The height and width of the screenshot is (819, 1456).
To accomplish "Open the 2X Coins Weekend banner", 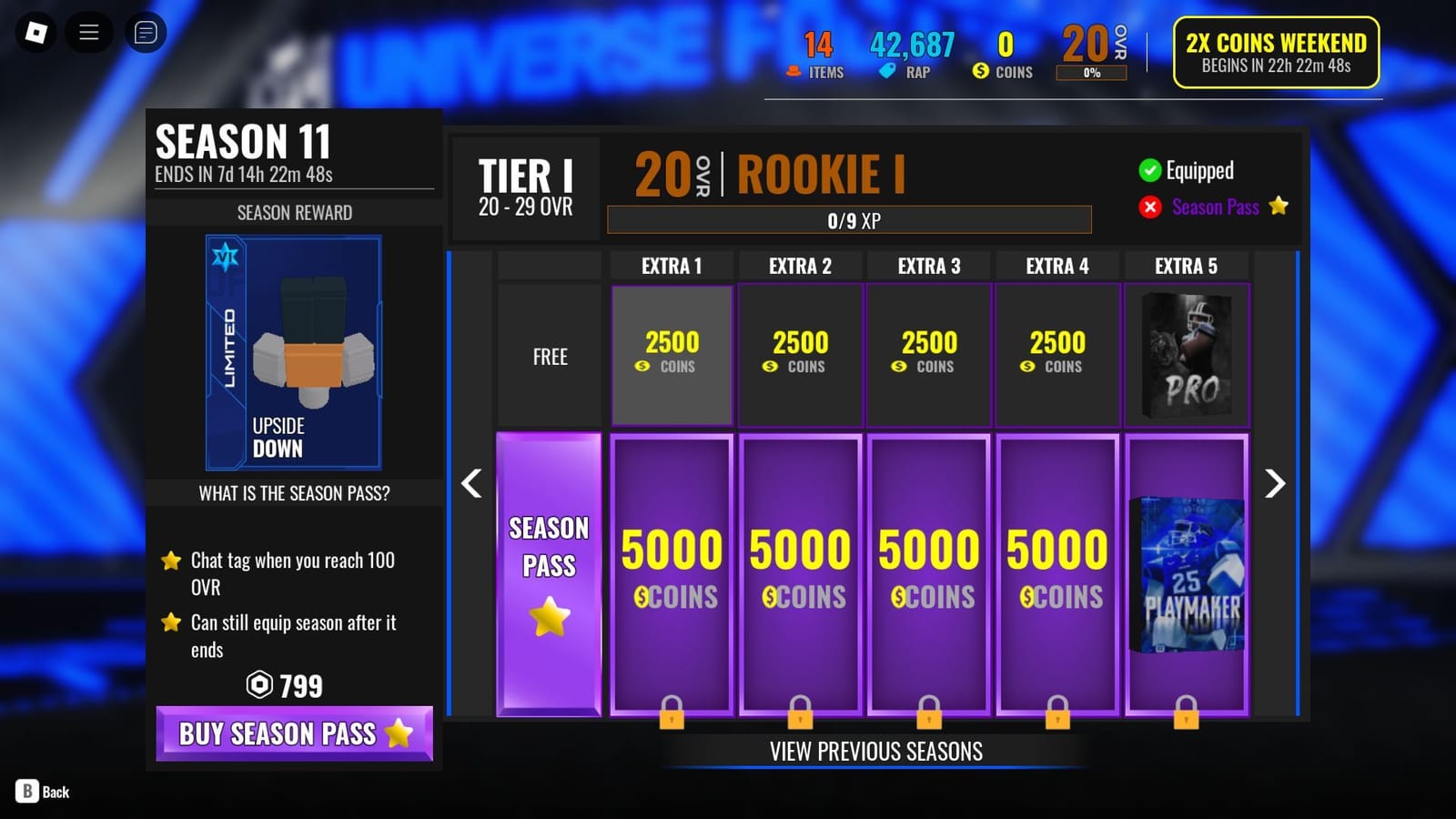I will click(x=1275, y=54).
